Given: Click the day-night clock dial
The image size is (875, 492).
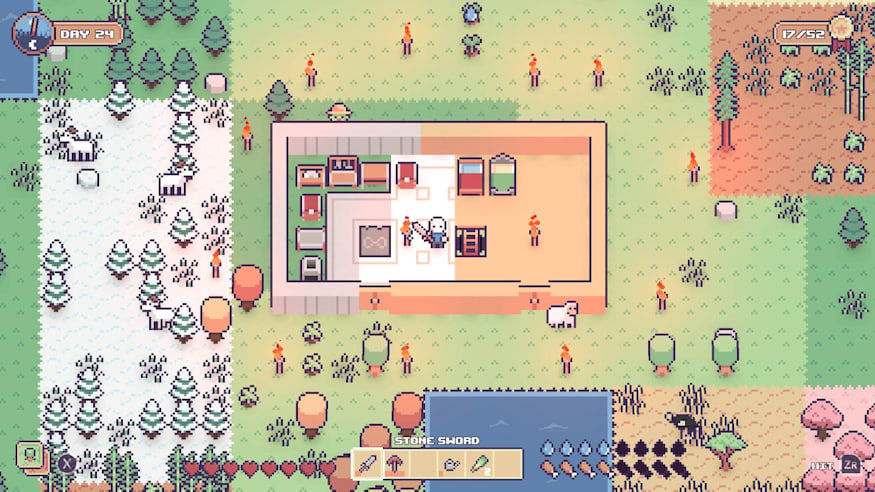Looking at the screenshot, I should tap(33, 33).
